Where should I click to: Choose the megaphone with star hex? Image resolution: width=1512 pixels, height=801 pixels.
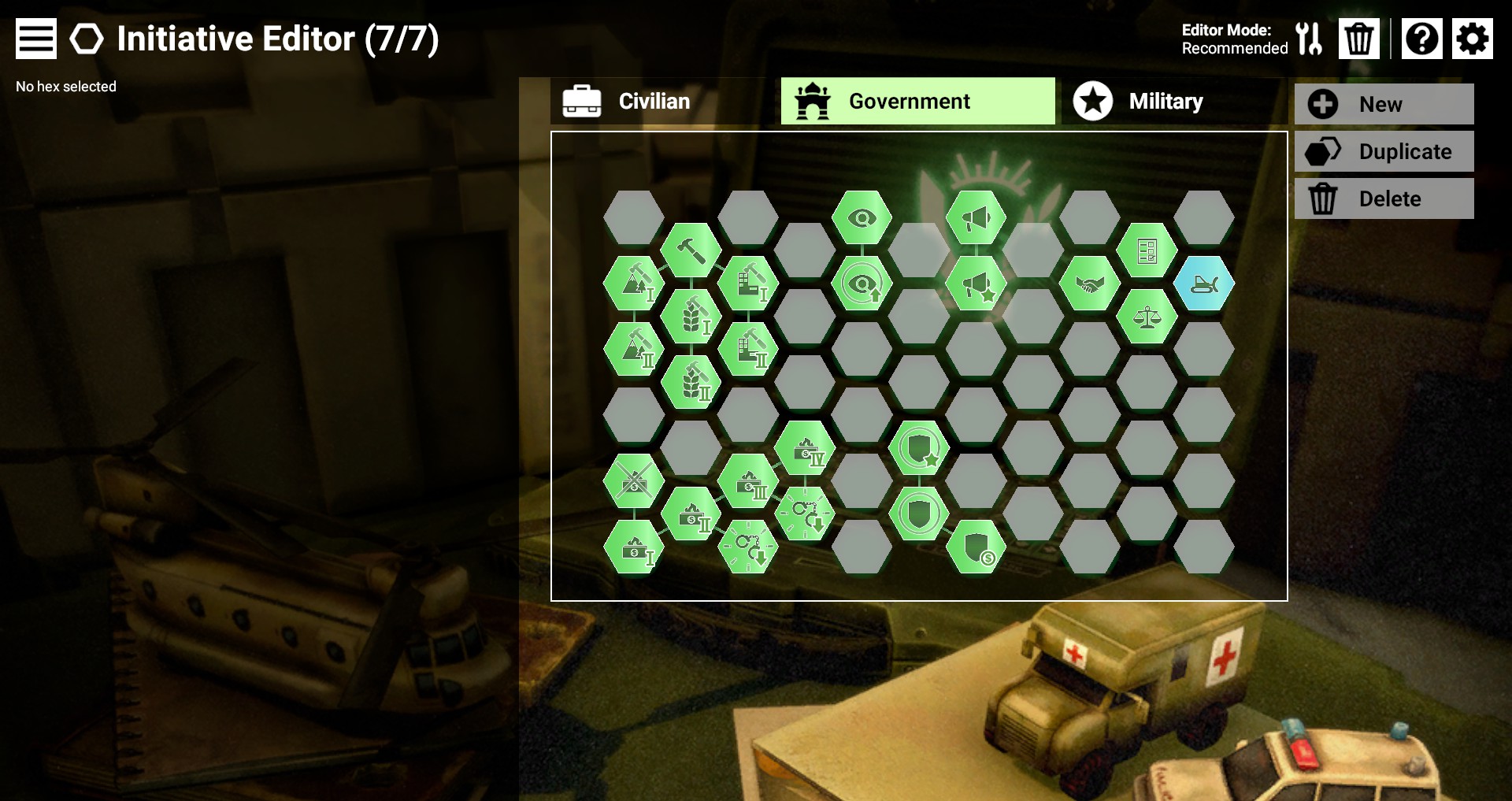(x=976, y=284)
